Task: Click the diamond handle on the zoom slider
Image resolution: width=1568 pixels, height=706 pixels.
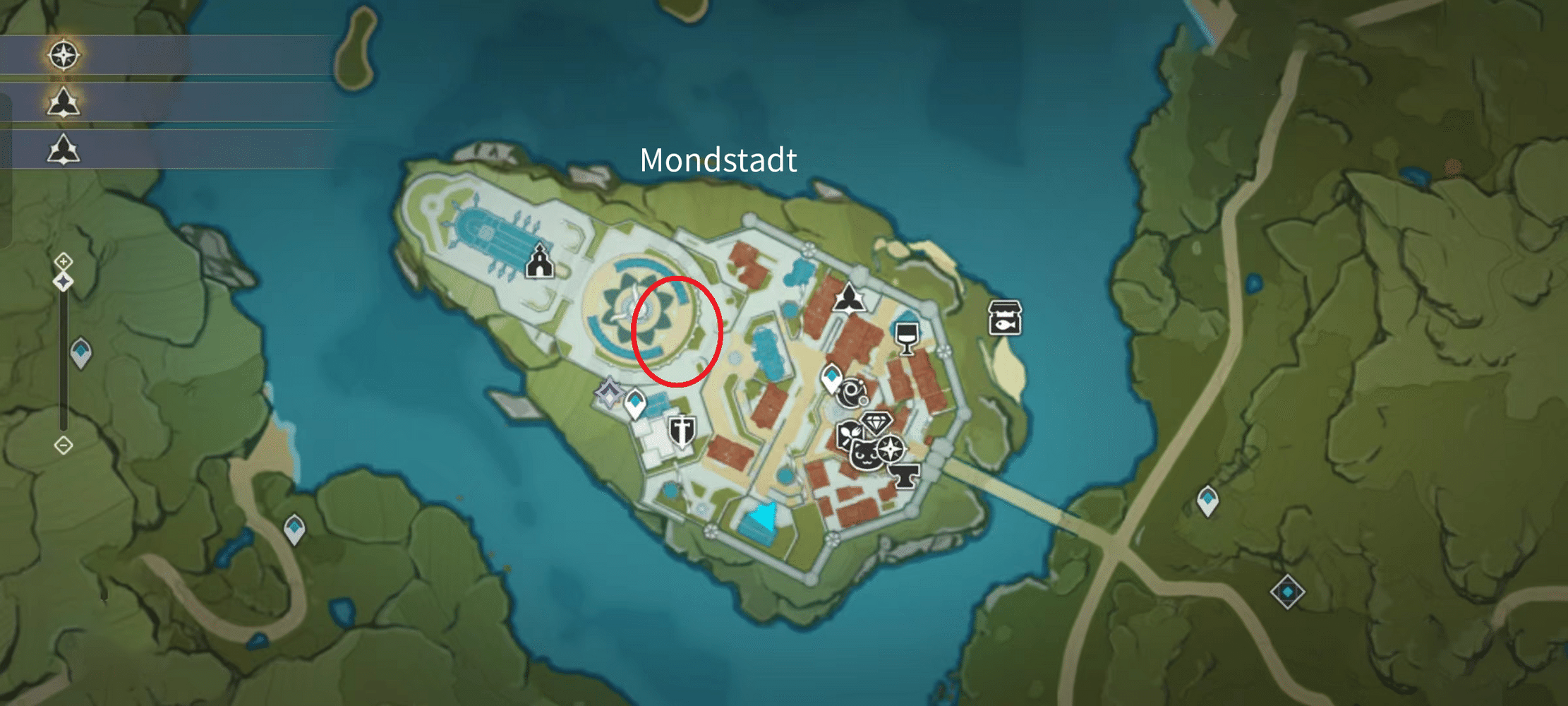Action: tap(64, 282)
